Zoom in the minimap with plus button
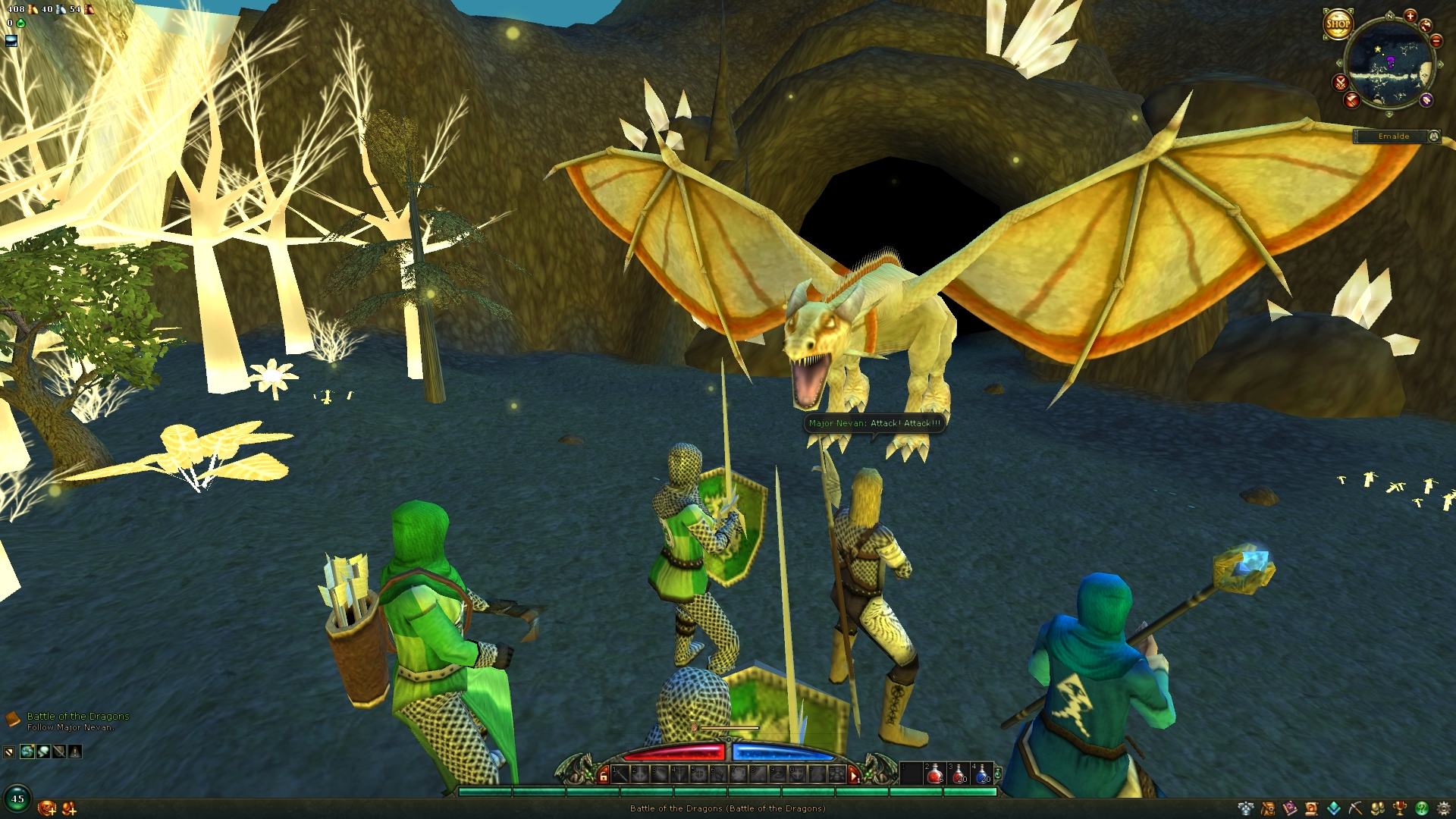Screen dimensions: 1456x819 [x=1410, y=16]
